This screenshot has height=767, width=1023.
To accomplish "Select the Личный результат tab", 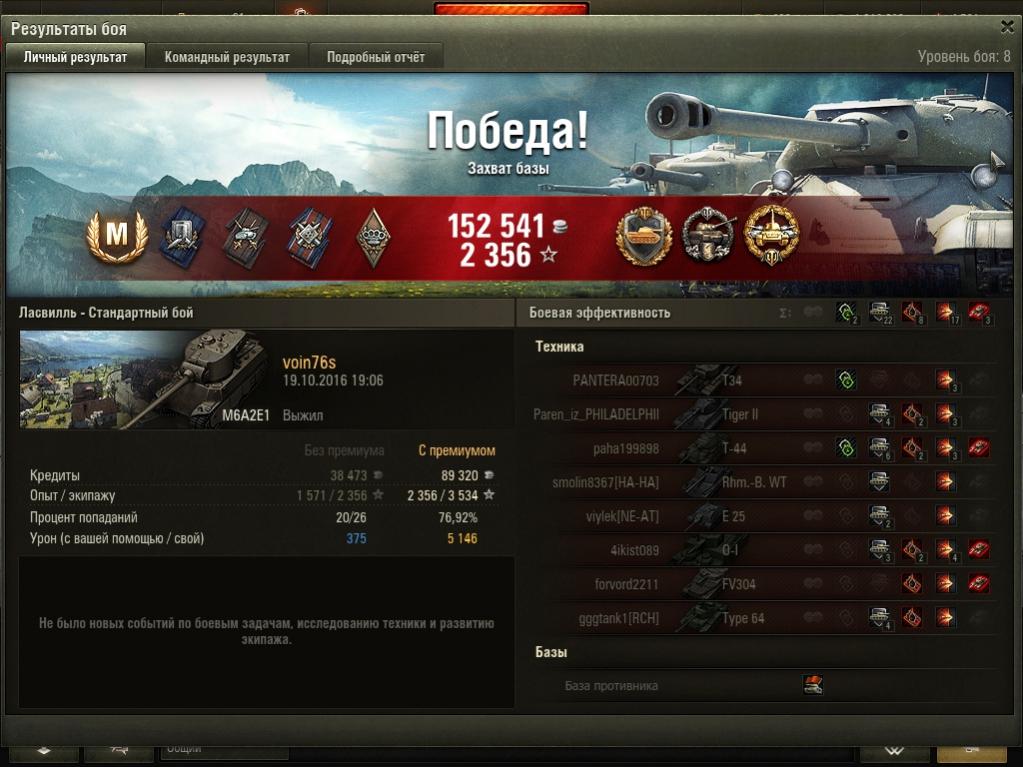I will tap(75, 57).
